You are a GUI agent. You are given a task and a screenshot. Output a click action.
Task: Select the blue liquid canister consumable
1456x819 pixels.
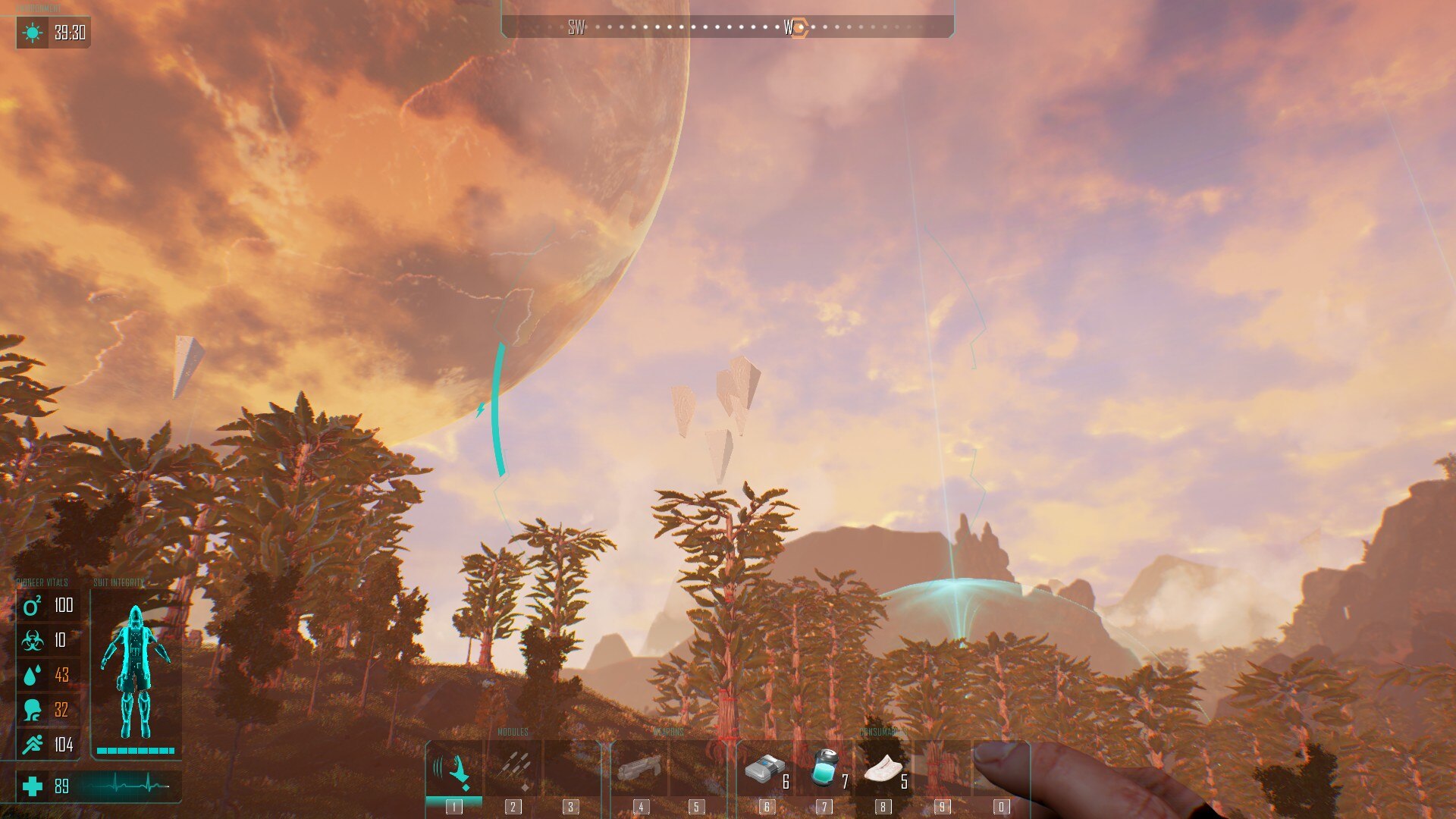click(824, 767)
